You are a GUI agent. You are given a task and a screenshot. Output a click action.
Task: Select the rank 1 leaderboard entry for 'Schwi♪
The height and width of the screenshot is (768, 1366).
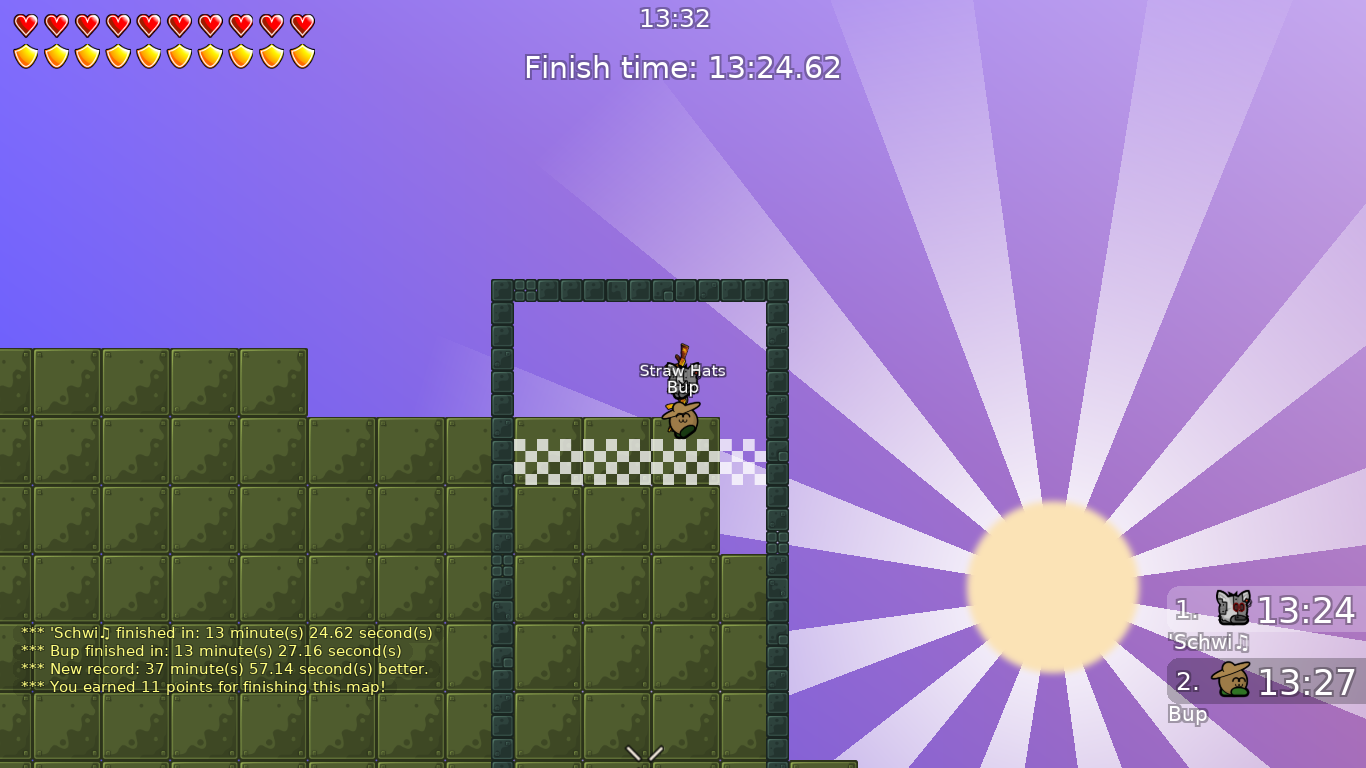[1265, 610]
